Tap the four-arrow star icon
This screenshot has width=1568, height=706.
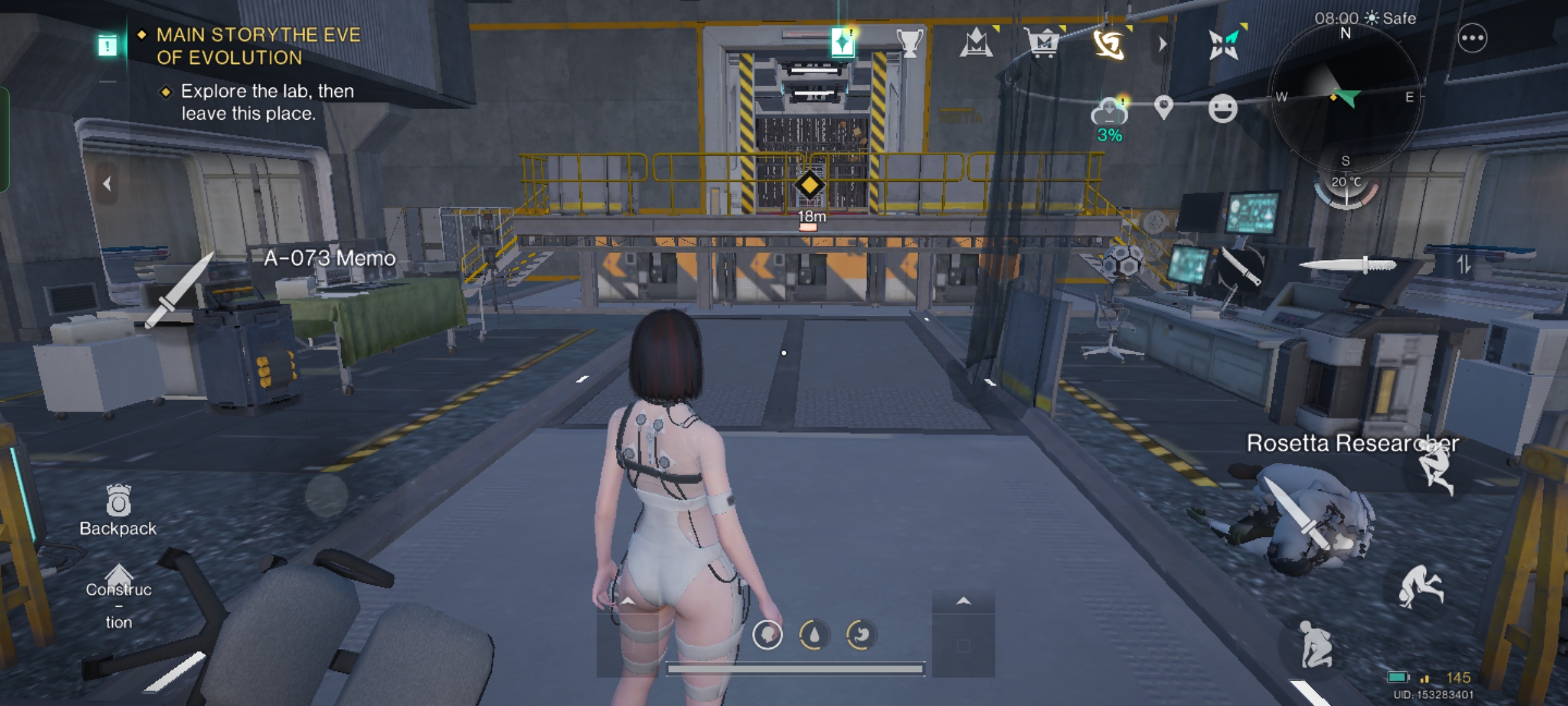pyautogui.click(x=1223, y=44)
